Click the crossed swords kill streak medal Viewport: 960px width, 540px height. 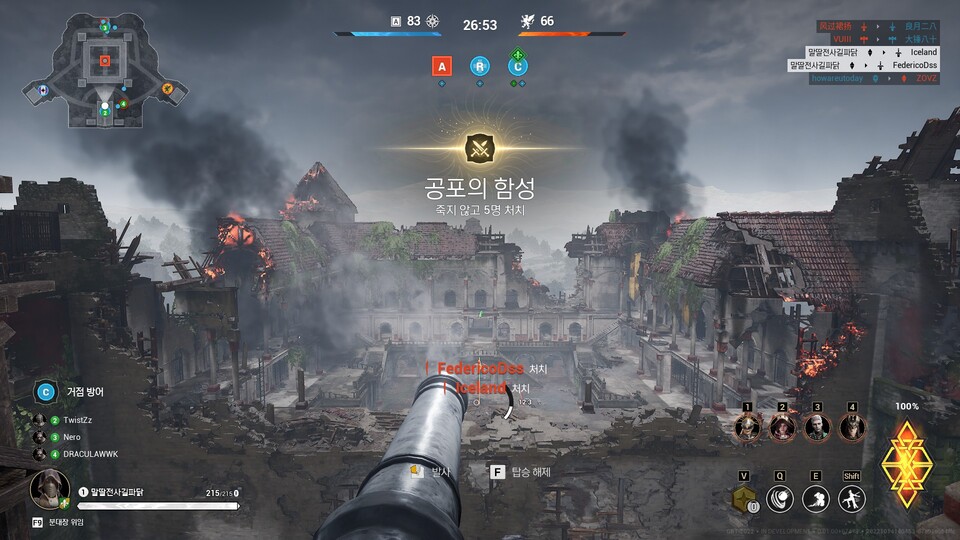click(480, 149)
